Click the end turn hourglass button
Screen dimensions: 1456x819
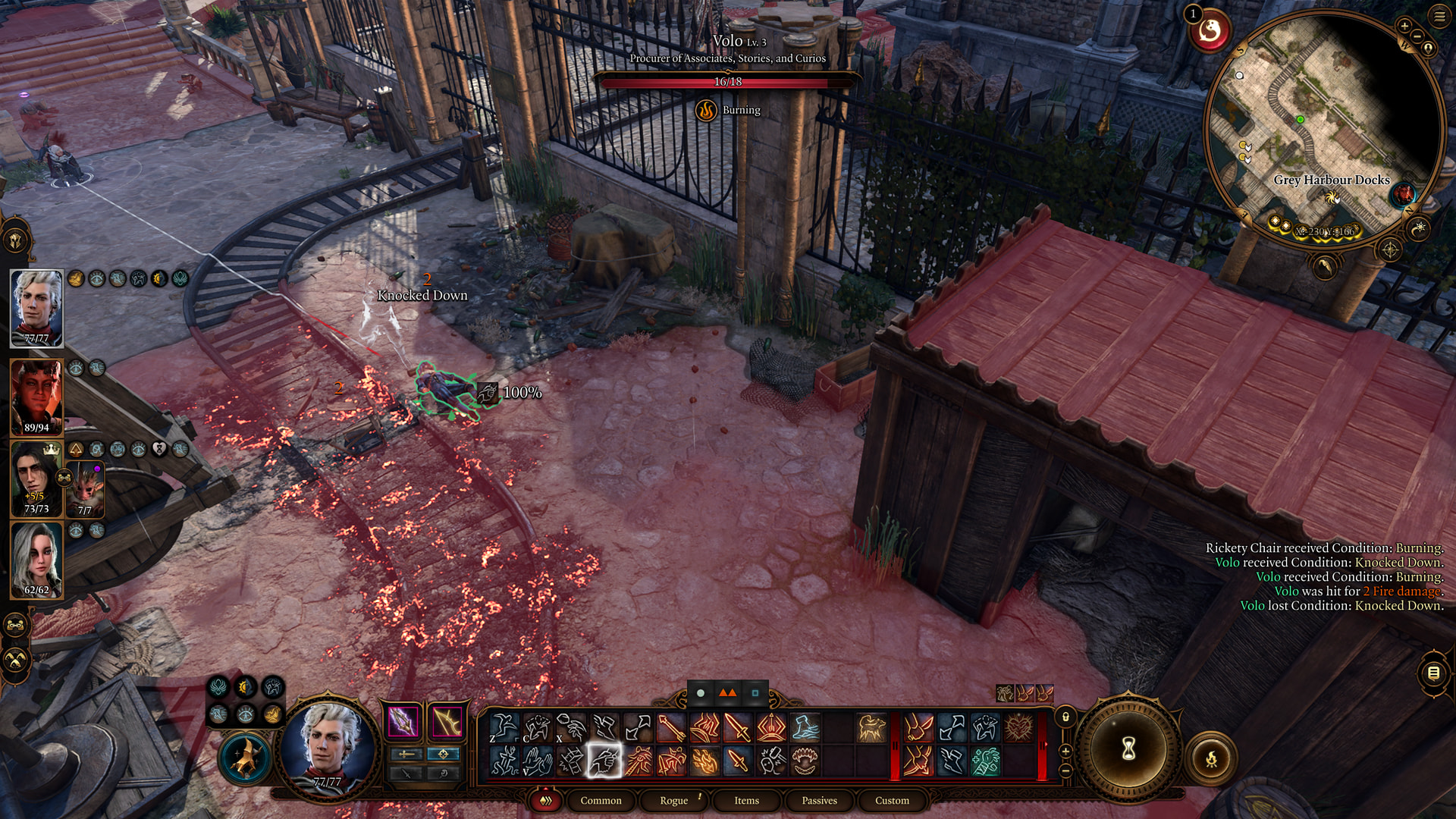[1128, 749]
